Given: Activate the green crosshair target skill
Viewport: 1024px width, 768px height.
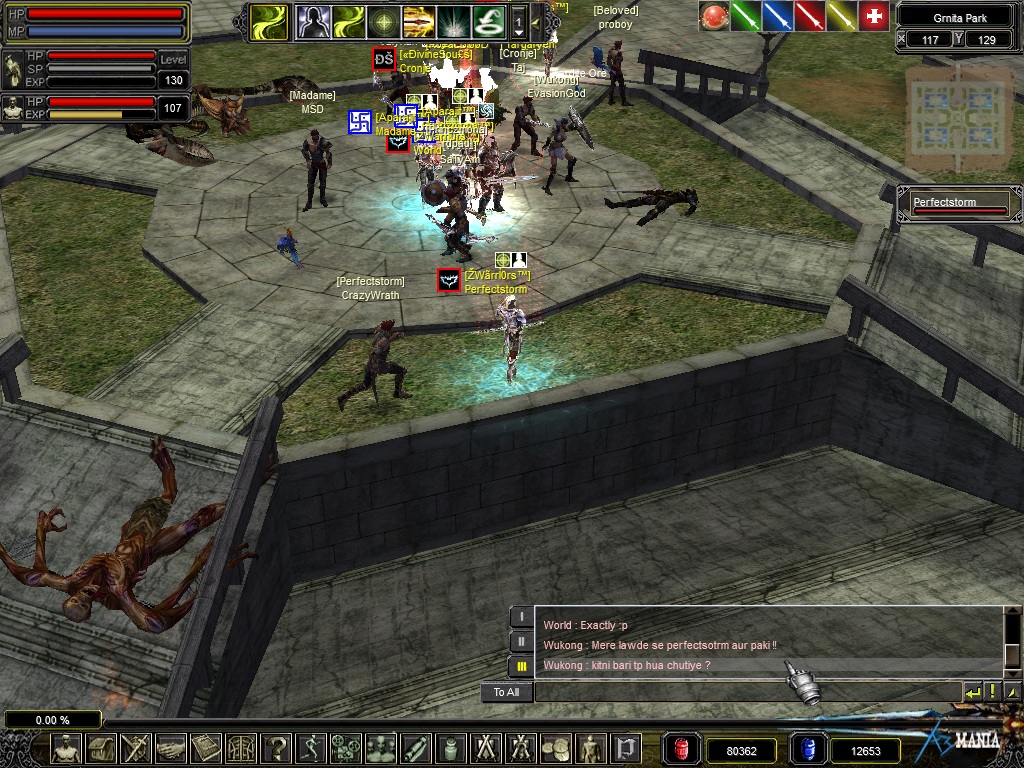Looking at the screenshot, I should (382, 20).
